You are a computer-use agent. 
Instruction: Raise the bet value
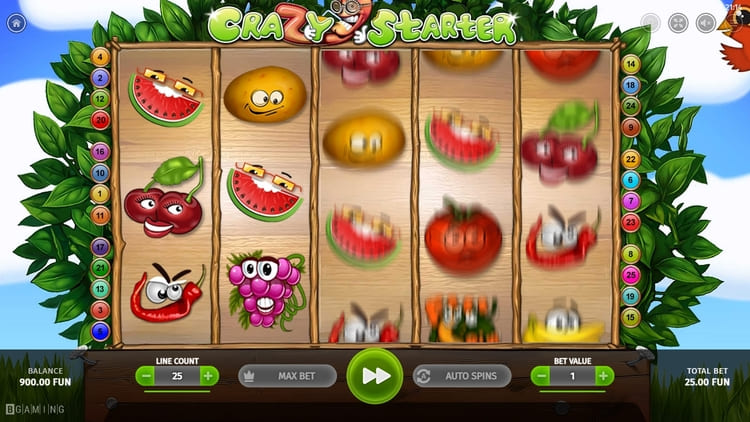tap(604, 376)
